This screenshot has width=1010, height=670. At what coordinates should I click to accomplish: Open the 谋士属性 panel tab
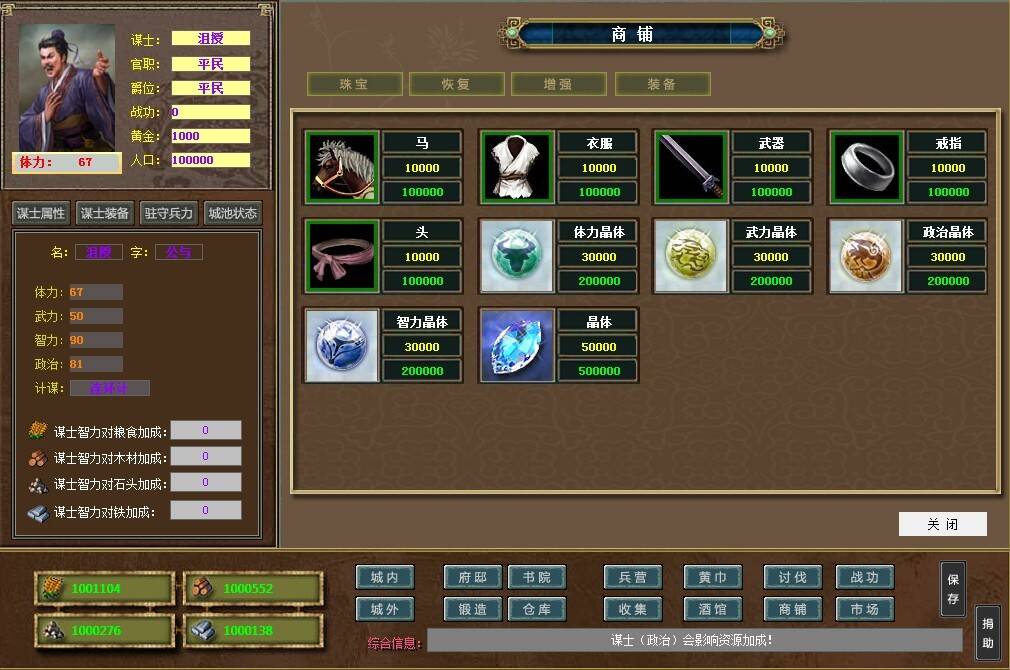click(x=40, y=213)
